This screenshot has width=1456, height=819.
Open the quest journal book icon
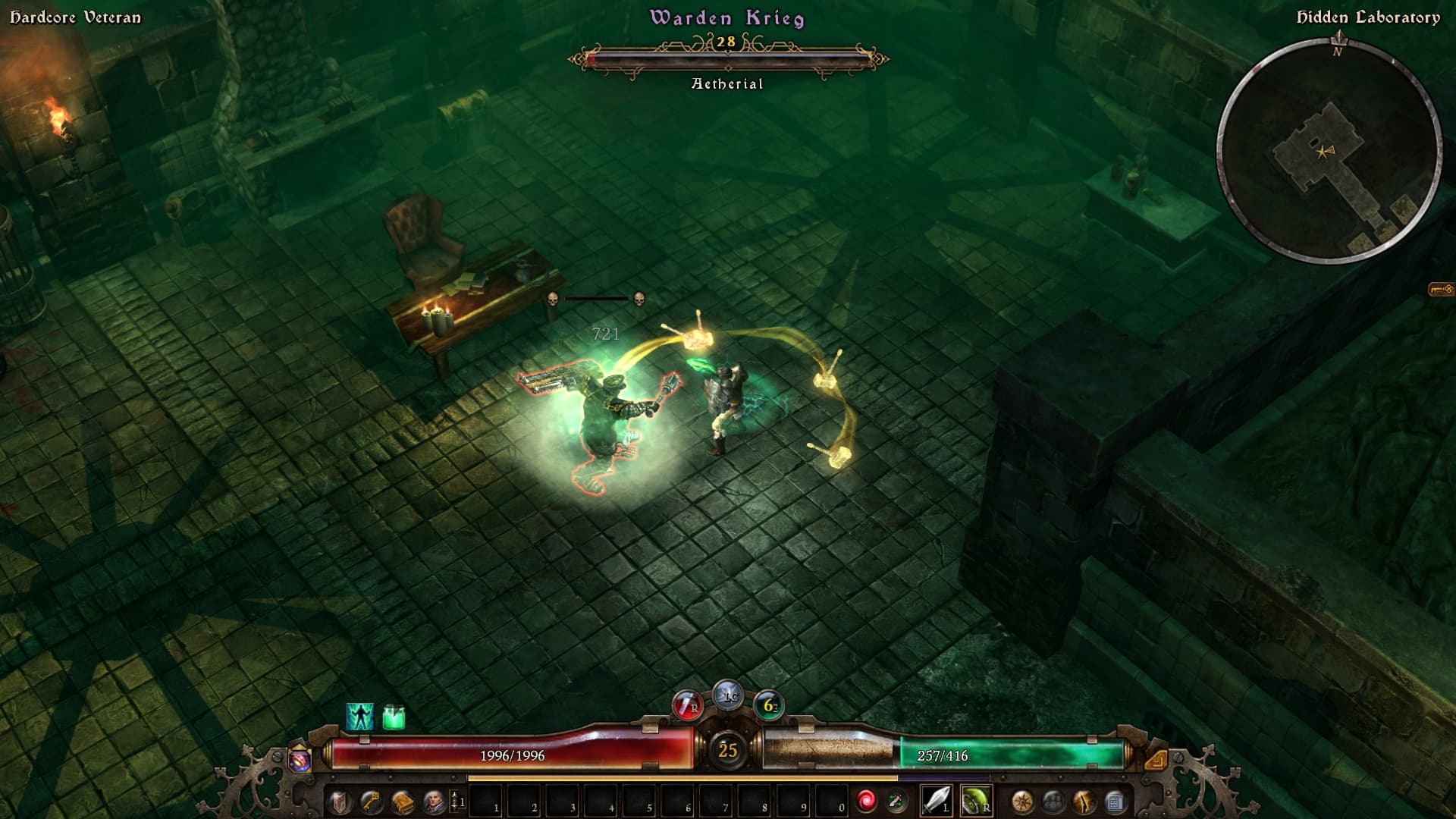403,802
